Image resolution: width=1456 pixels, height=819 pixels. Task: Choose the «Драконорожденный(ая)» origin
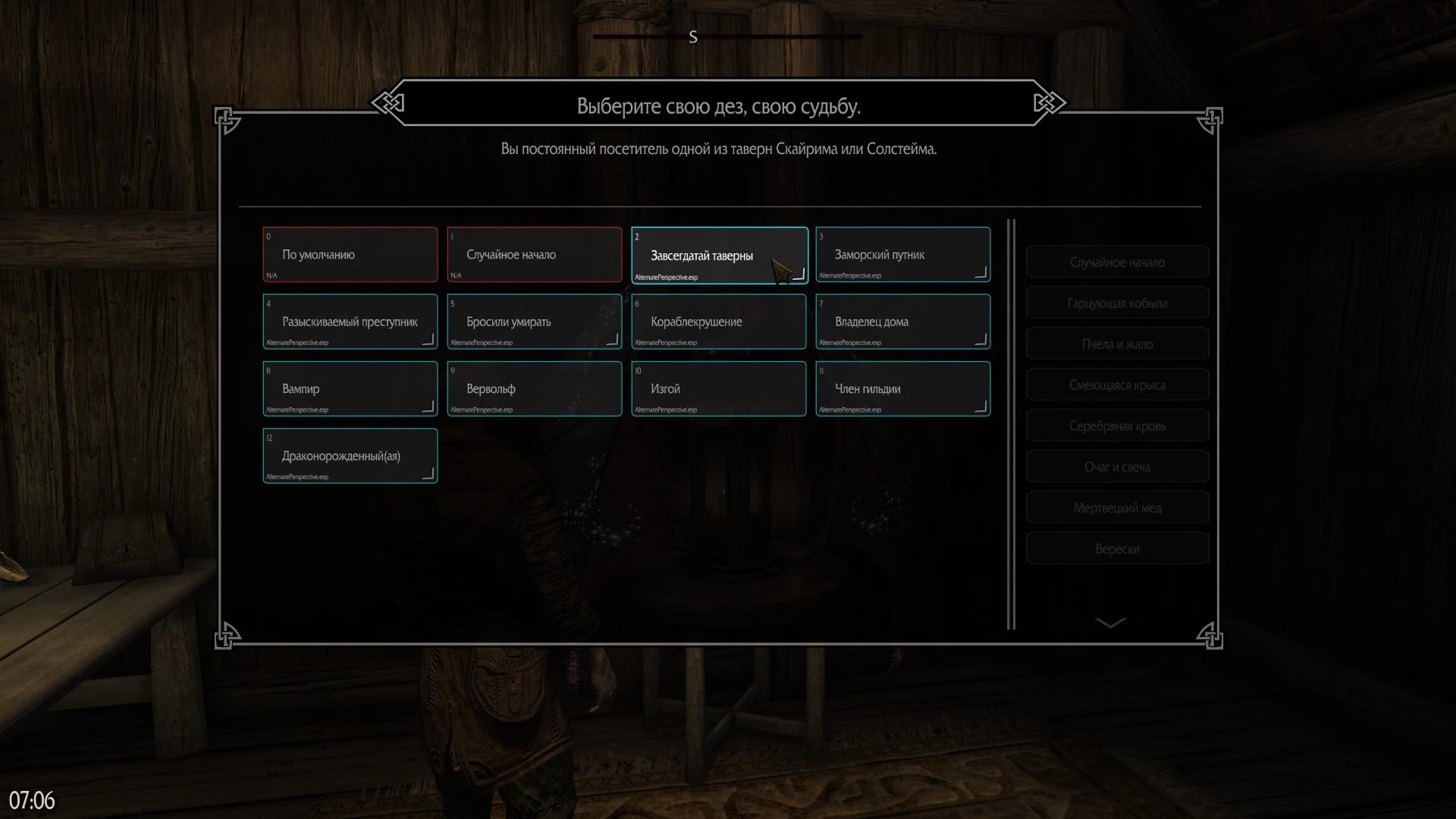(x=350, y=456)
